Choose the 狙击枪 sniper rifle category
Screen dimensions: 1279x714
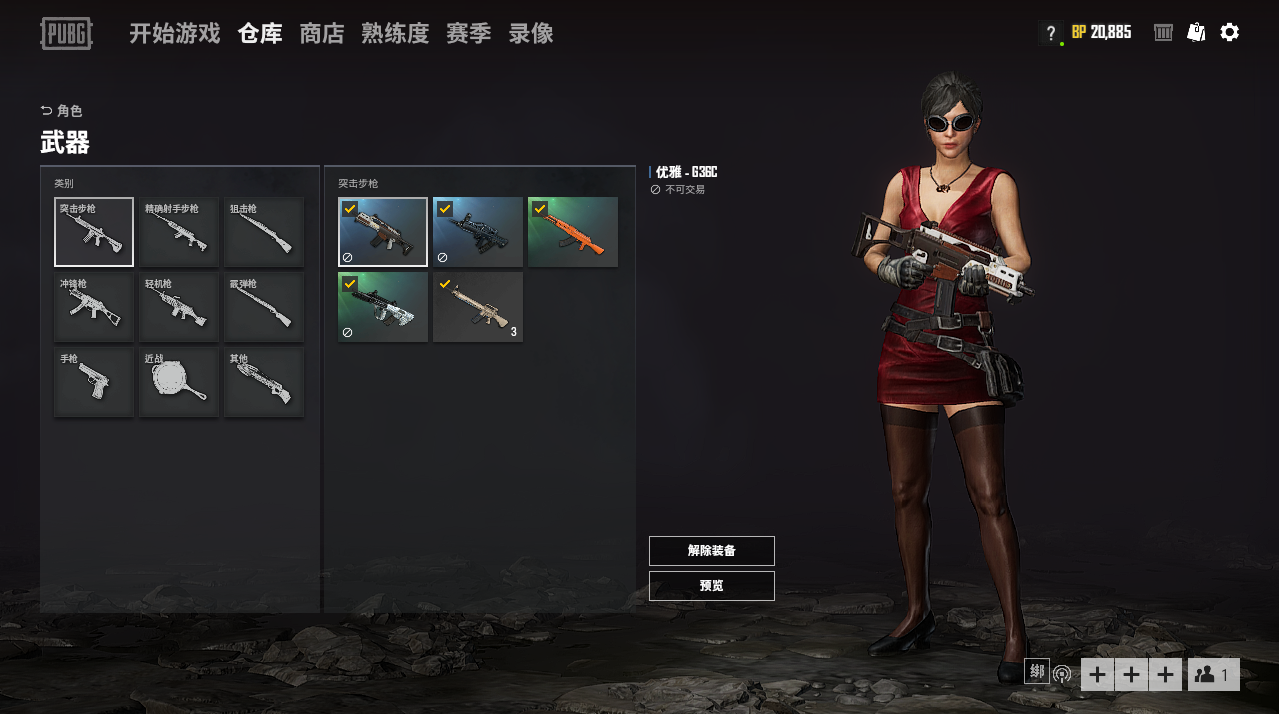[x=264, y=232]
